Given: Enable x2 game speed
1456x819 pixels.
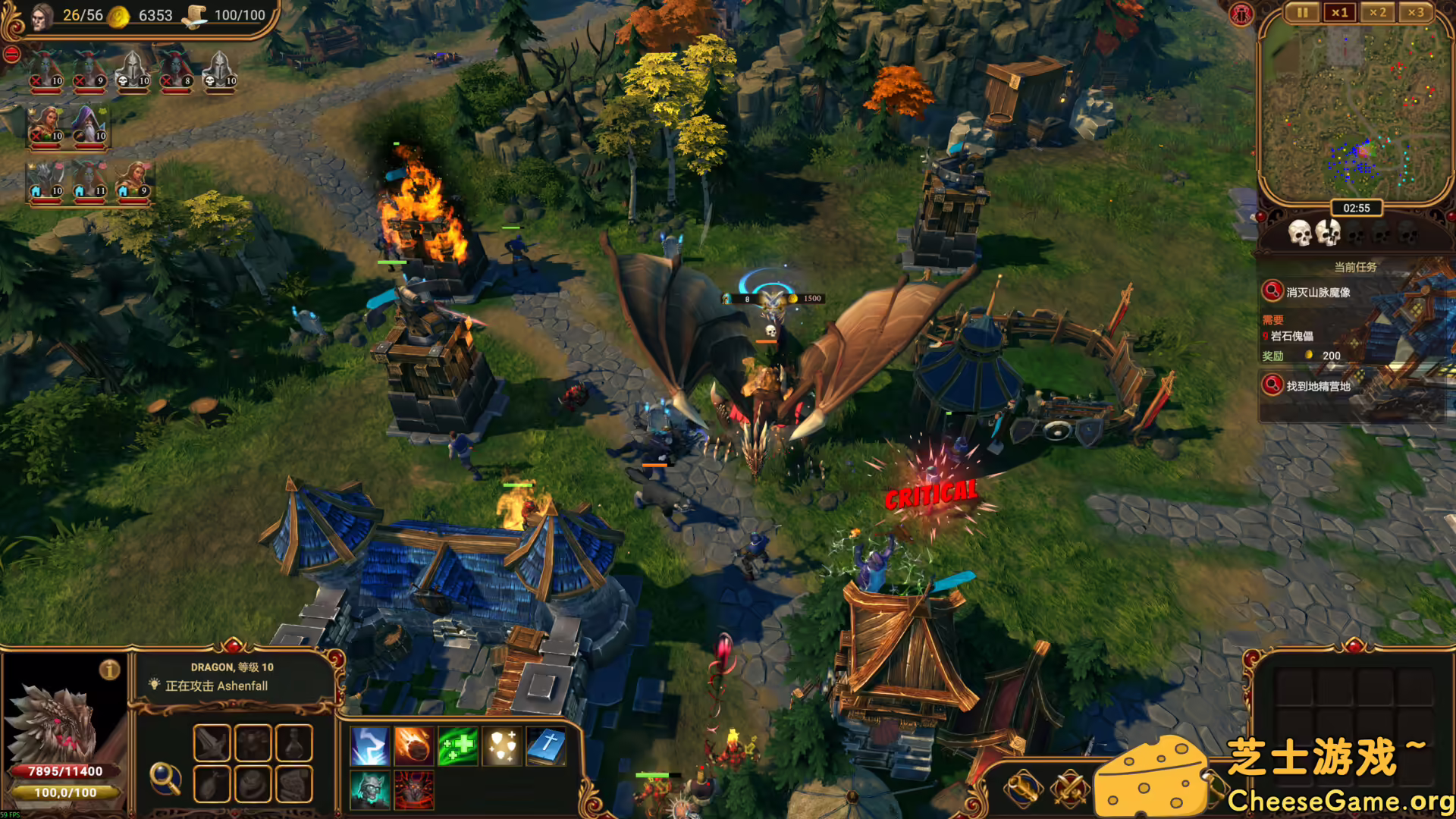Looking at the screenshot, I should (x=1379, y=12).
